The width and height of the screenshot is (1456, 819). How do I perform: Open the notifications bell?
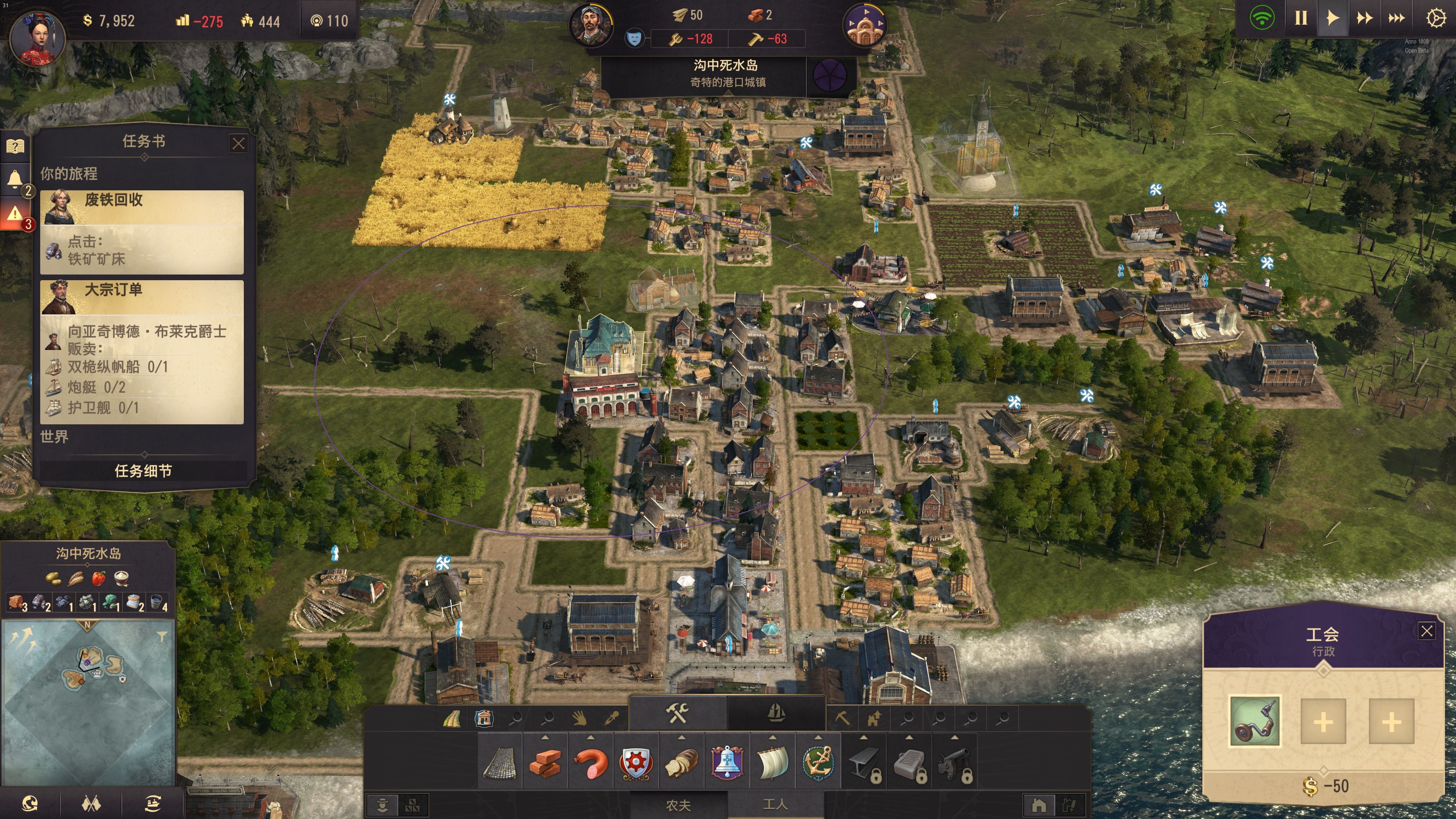coord(15,179)
